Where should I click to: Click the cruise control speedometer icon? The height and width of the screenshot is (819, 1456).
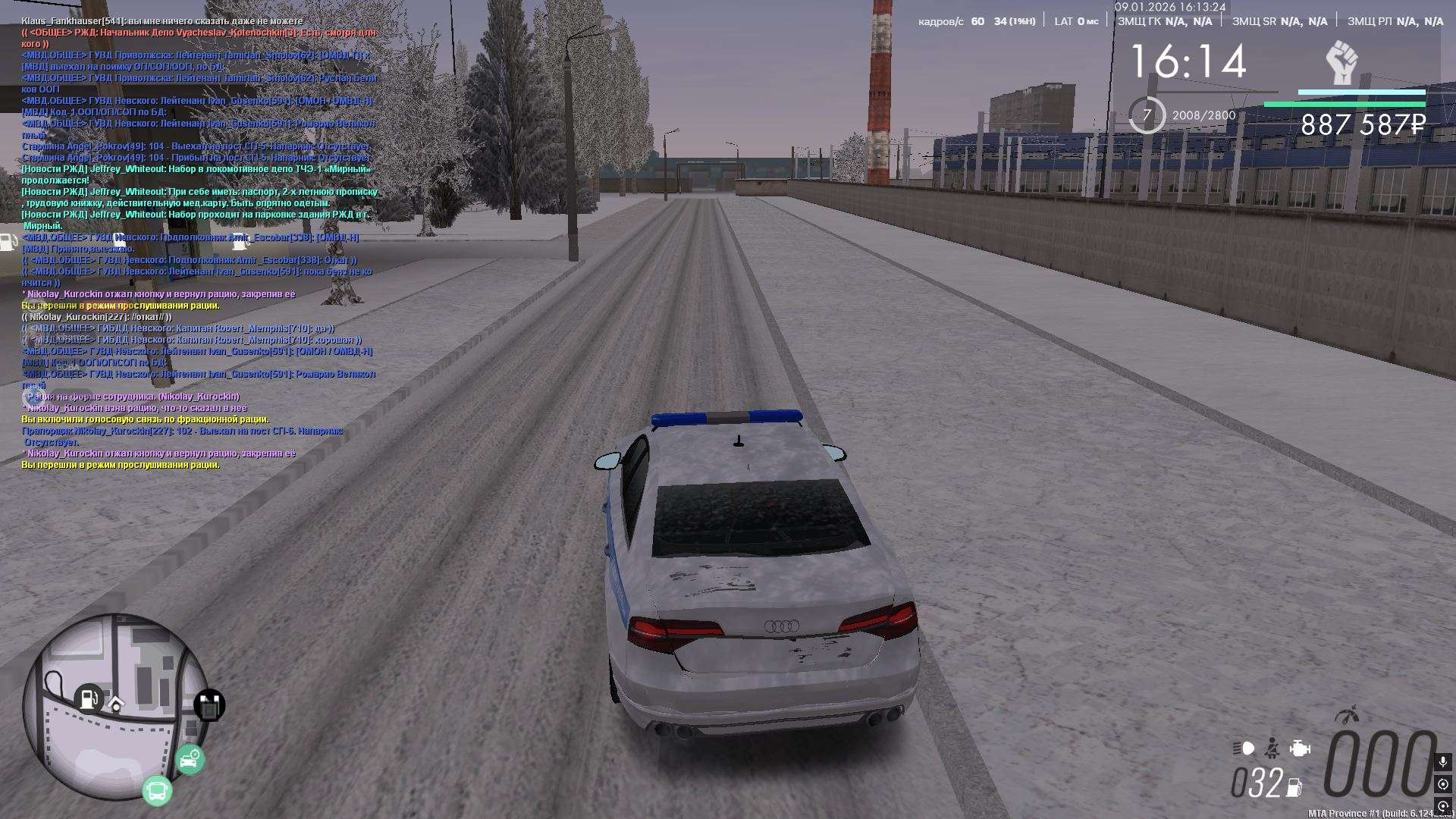[1347, 715]
